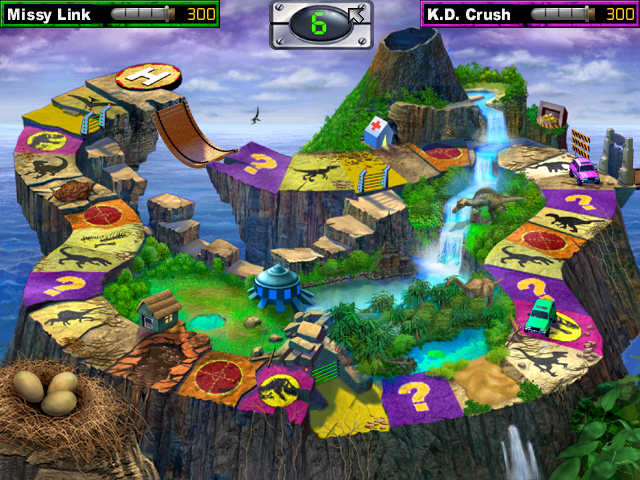Select the K.D. Crush player panel
This screenshot has height=480, width=640.
coord(529,14)
